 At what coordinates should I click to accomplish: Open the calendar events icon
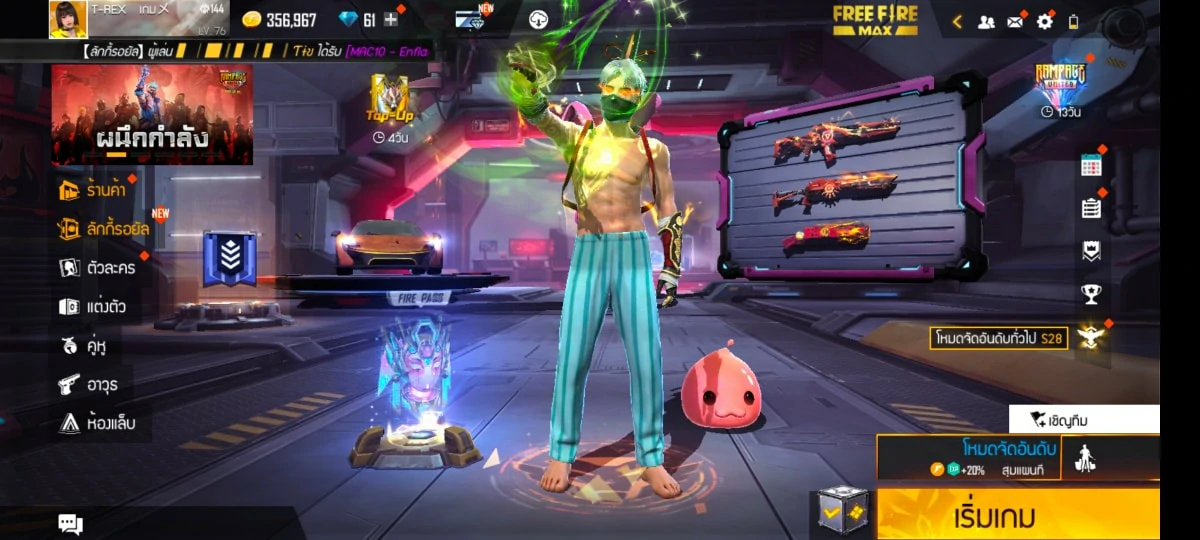pyautogui.click(x=1091, y=166)
